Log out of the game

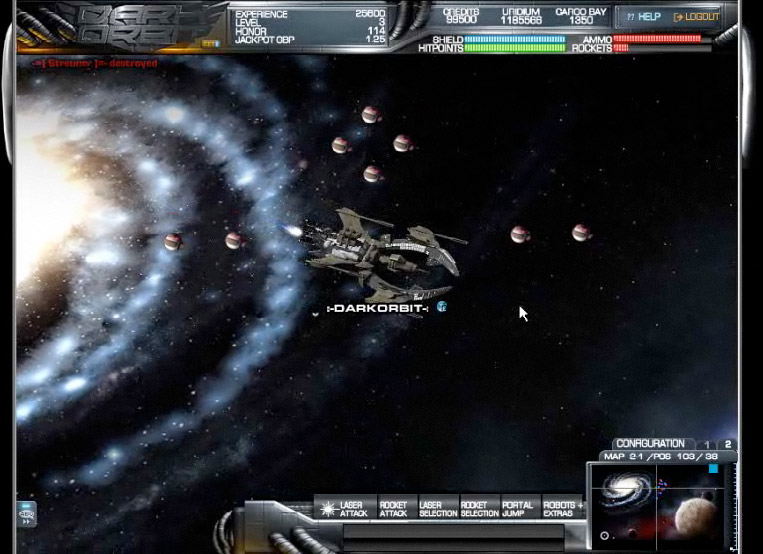697,17
